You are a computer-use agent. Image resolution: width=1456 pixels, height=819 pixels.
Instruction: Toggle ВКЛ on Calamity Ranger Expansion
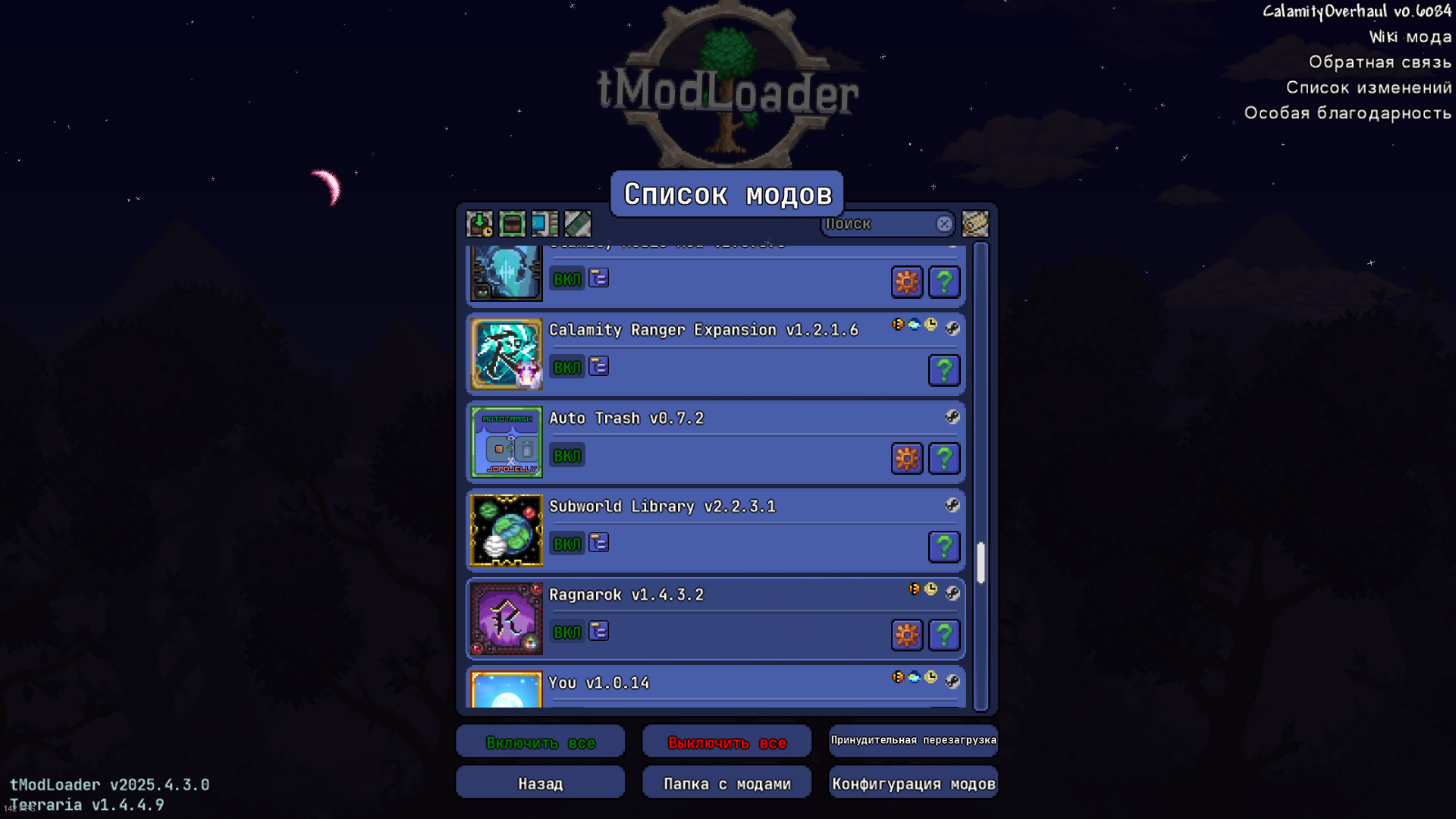tap(566, 366)
